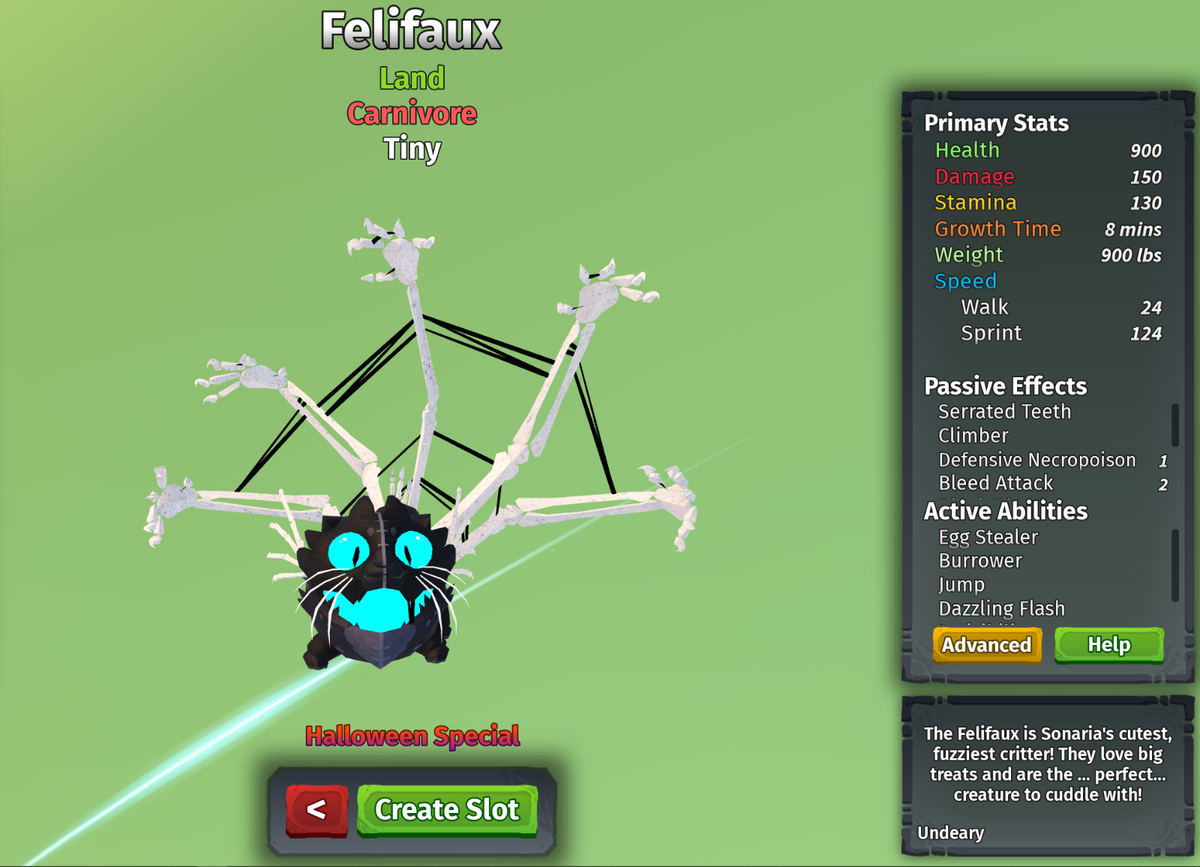Open the Advanced stats view
Viewport: 1200px width, 867px height.
[986, 645]
